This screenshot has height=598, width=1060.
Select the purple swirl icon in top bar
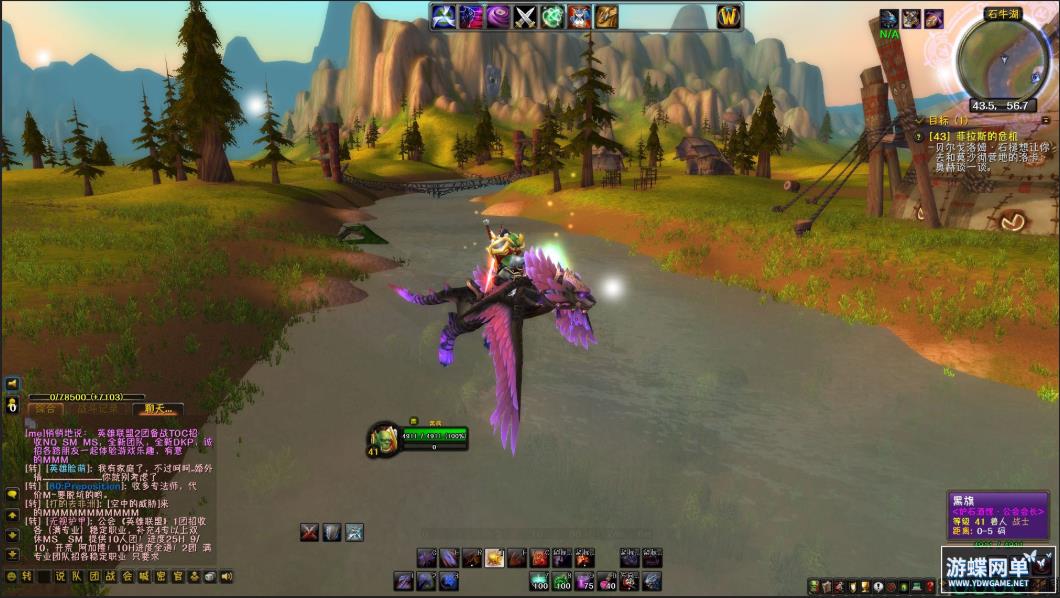click(498, 16)
